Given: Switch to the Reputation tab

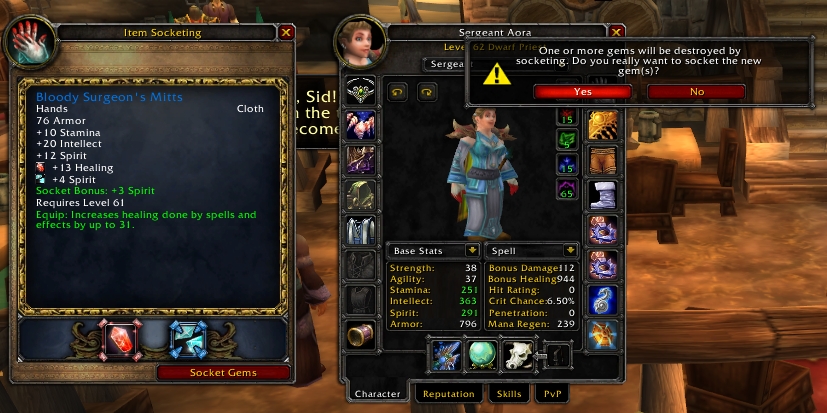Looking at the screenshot, I should (448, 394).
